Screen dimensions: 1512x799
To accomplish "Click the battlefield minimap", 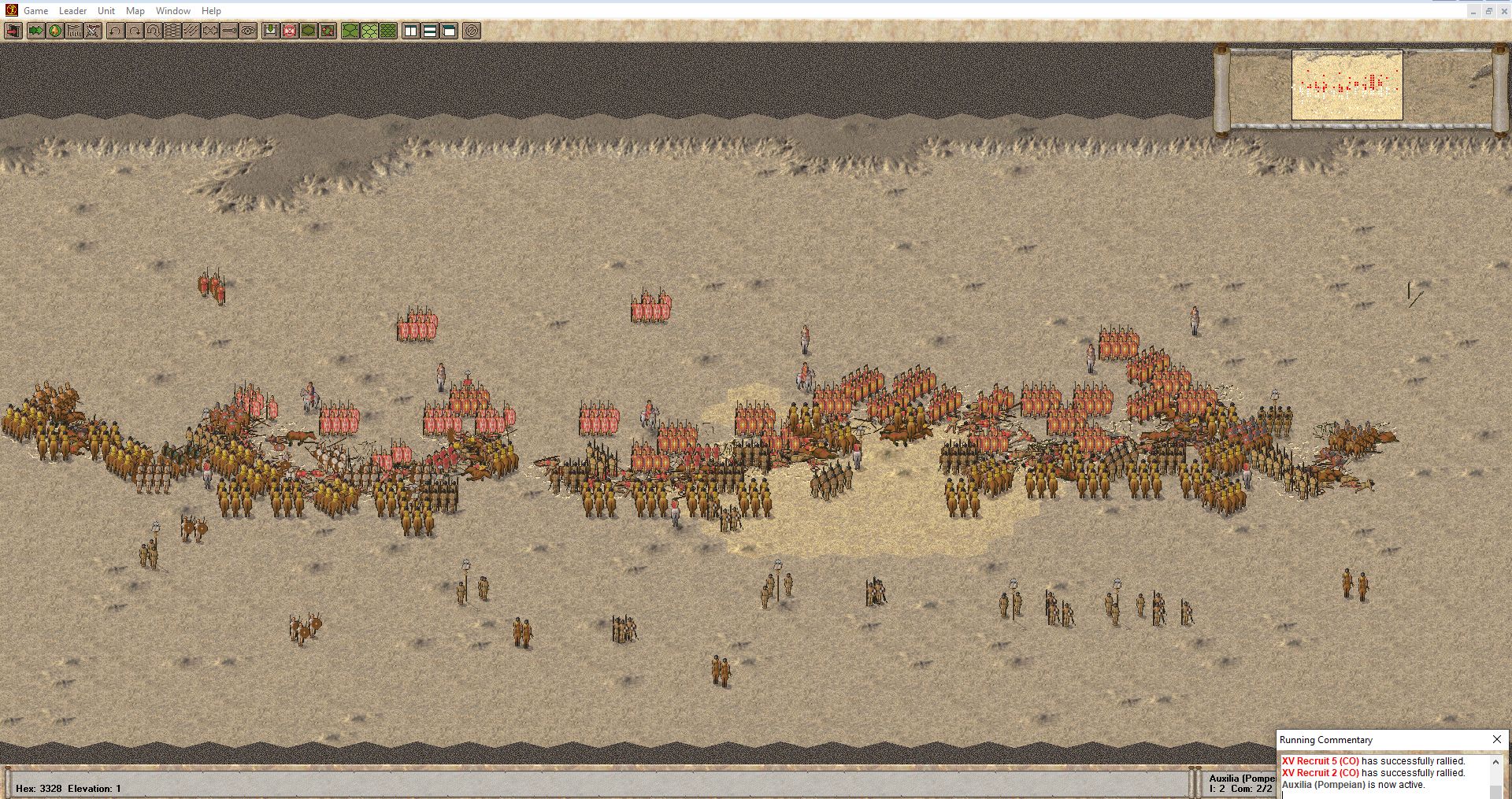I will coord(1347,85).
